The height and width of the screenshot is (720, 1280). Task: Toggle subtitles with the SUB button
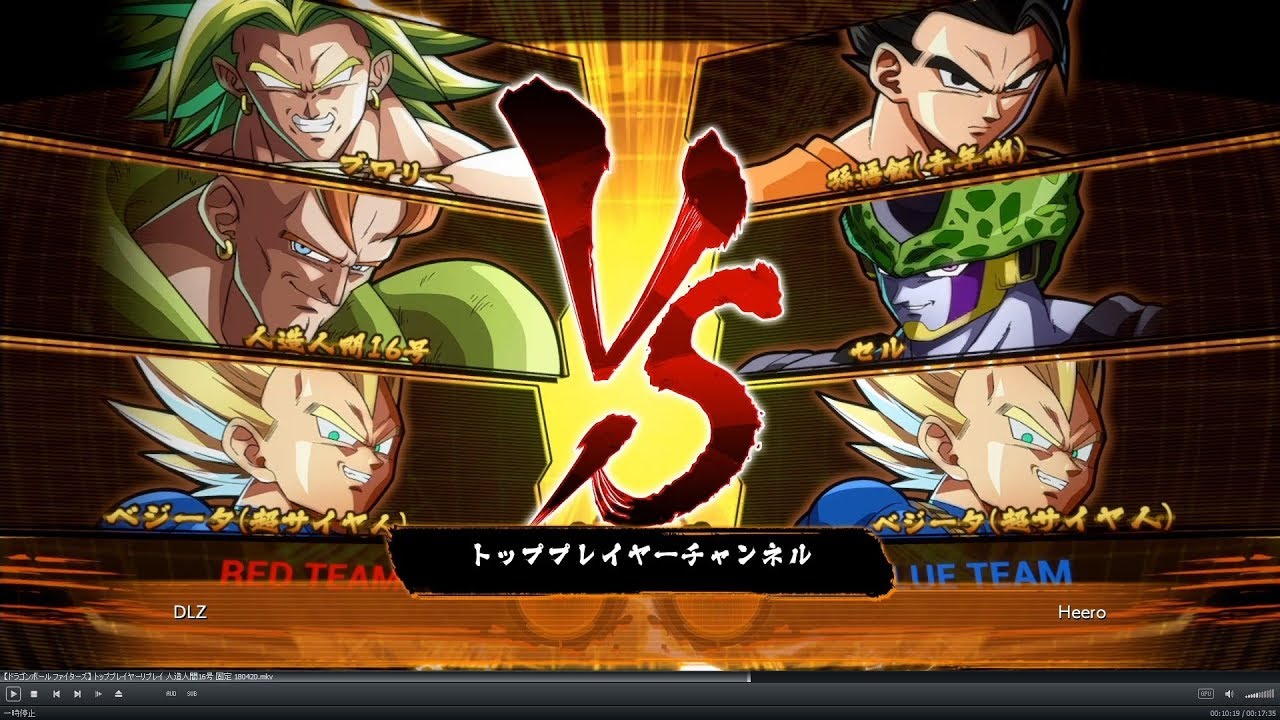191,694
